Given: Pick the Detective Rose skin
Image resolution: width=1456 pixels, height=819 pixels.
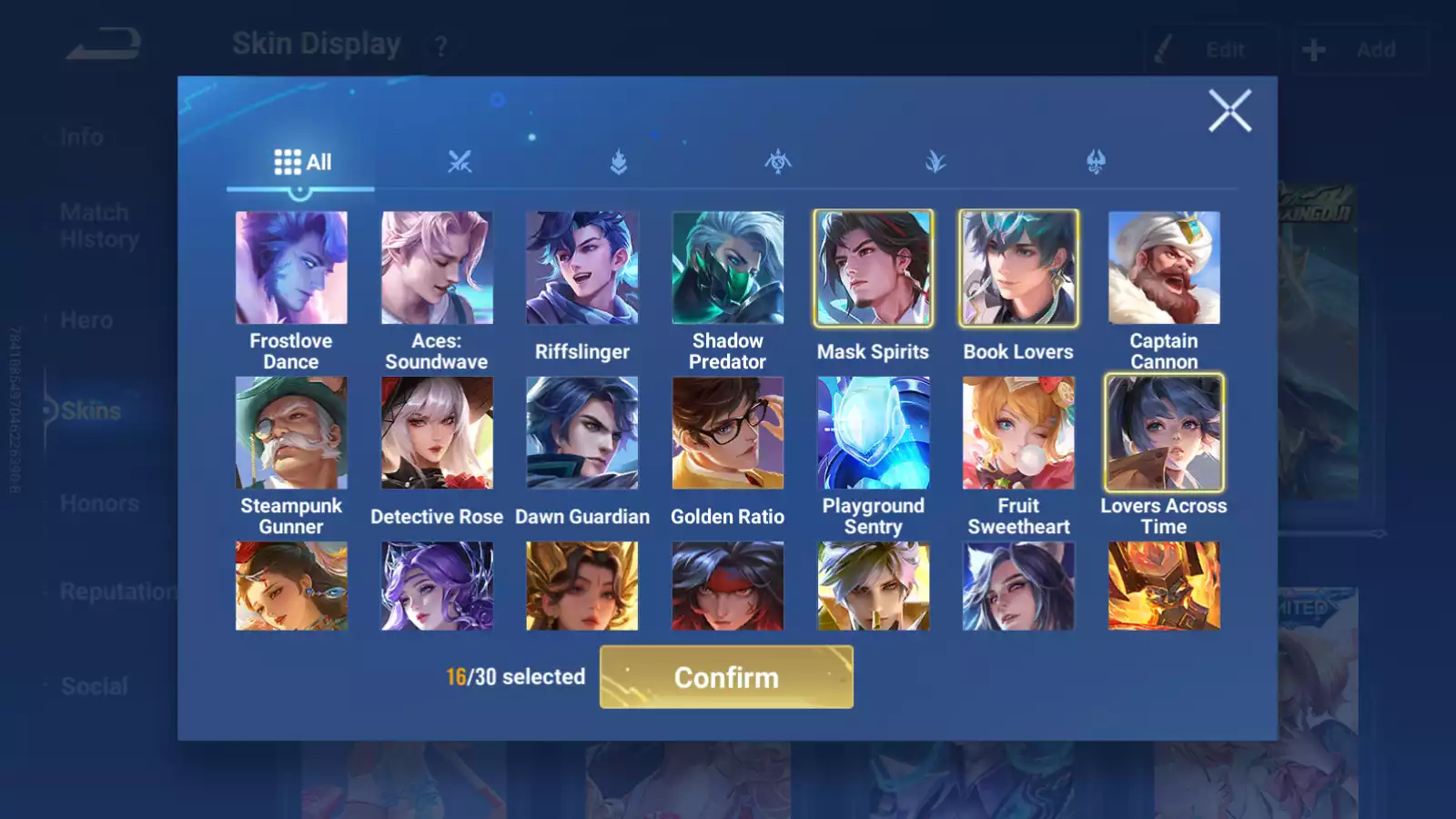Looking at the screenshot, I should 437,432.
